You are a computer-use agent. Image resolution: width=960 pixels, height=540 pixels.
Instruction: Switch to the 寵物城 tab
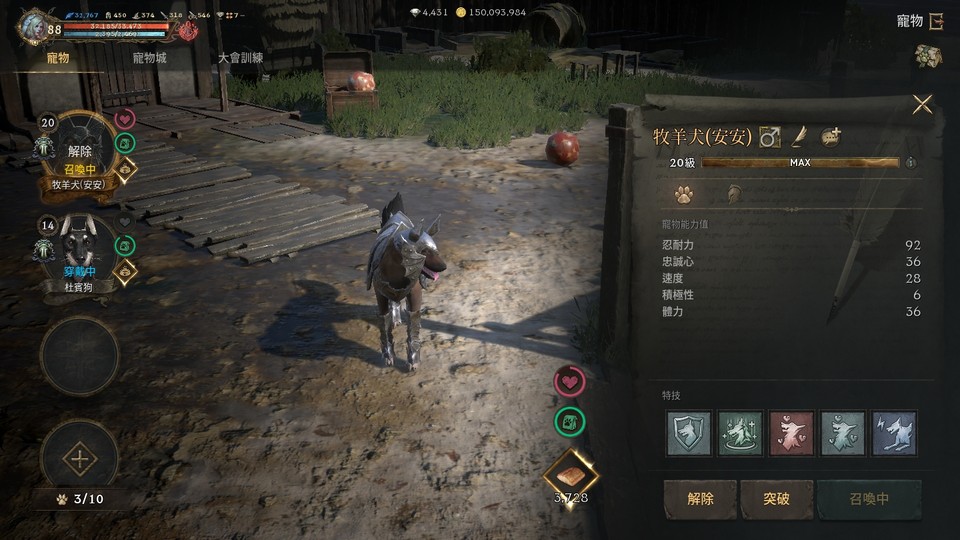[x=149, y=58]
